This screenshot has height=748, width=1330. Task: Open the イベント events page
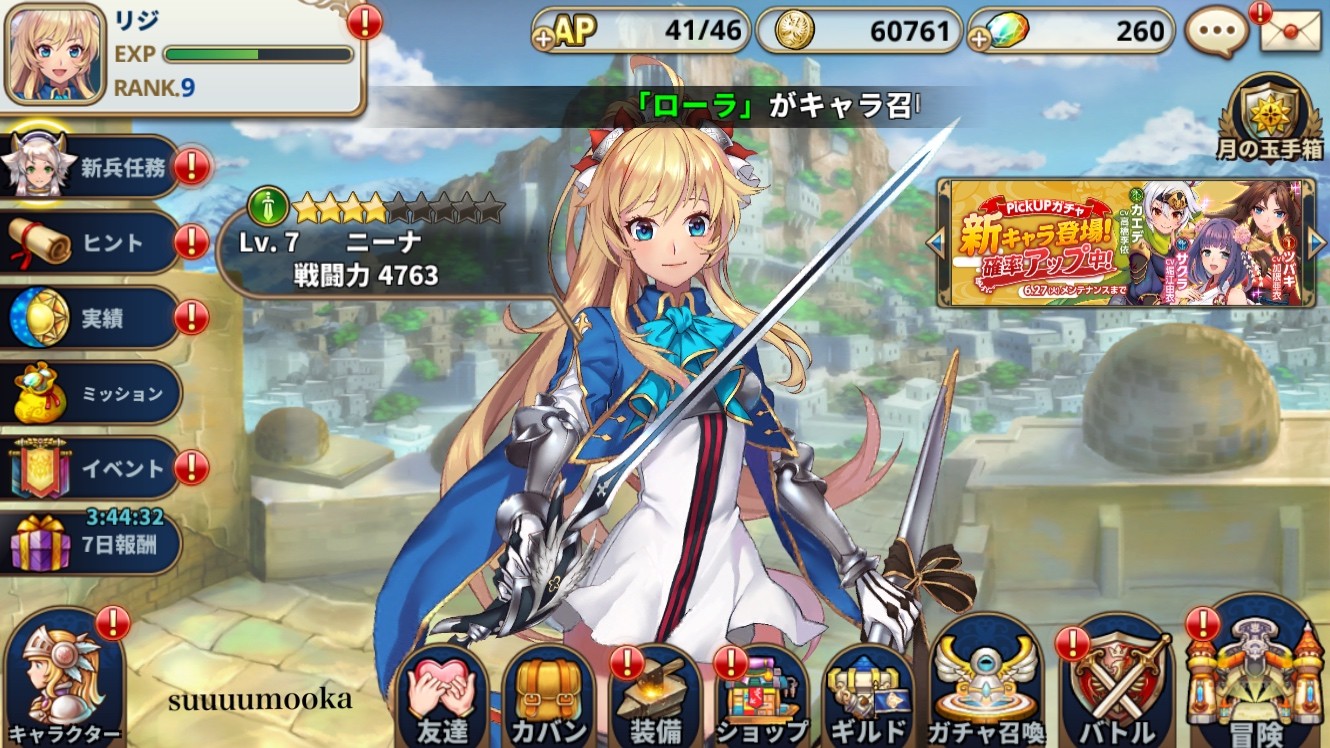[x=90, y=468]
